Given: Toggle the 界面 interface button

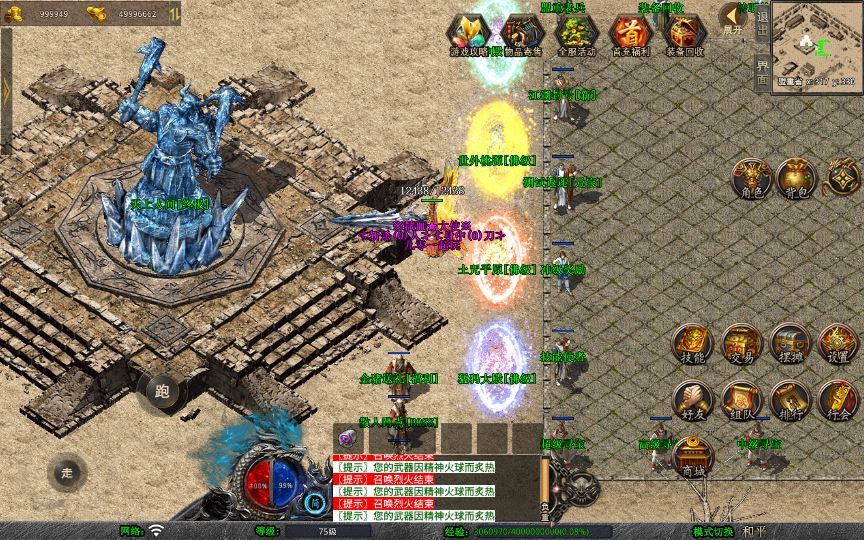Looking at the screenshot, I should pos(763,71).
